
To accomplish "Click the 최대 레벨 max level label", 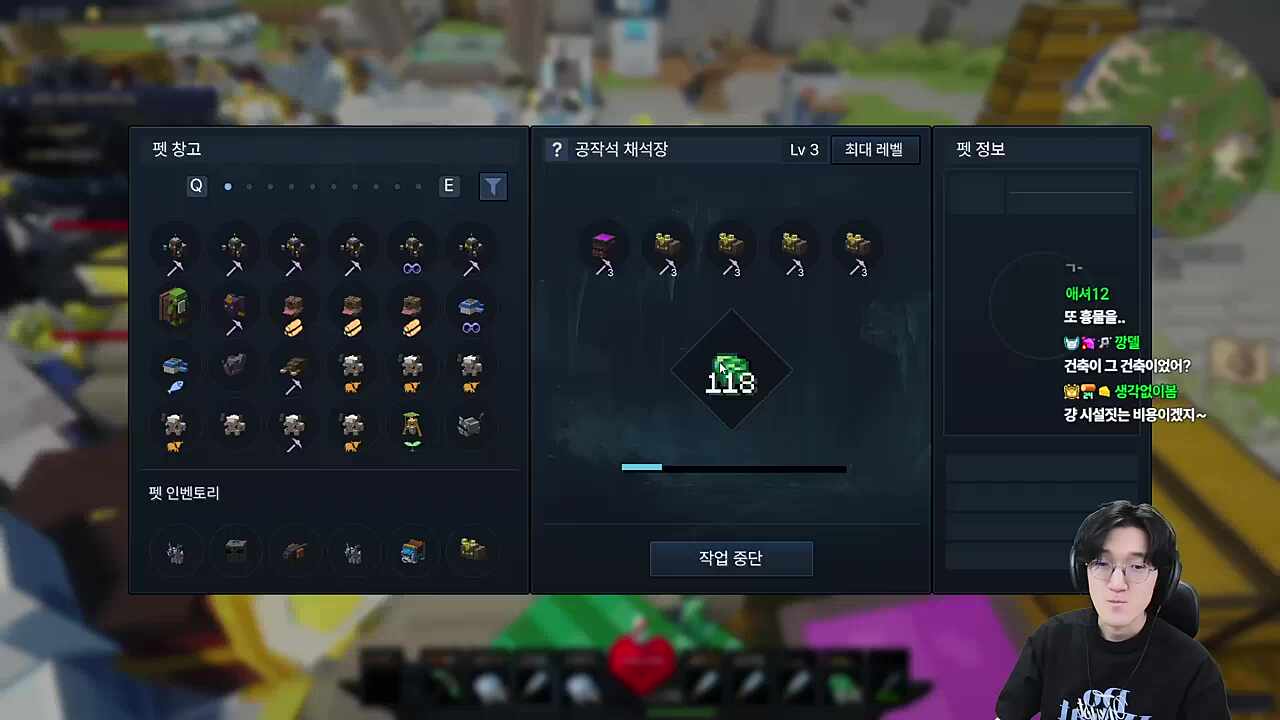I will pyautogui.click(x=874, y=149).
